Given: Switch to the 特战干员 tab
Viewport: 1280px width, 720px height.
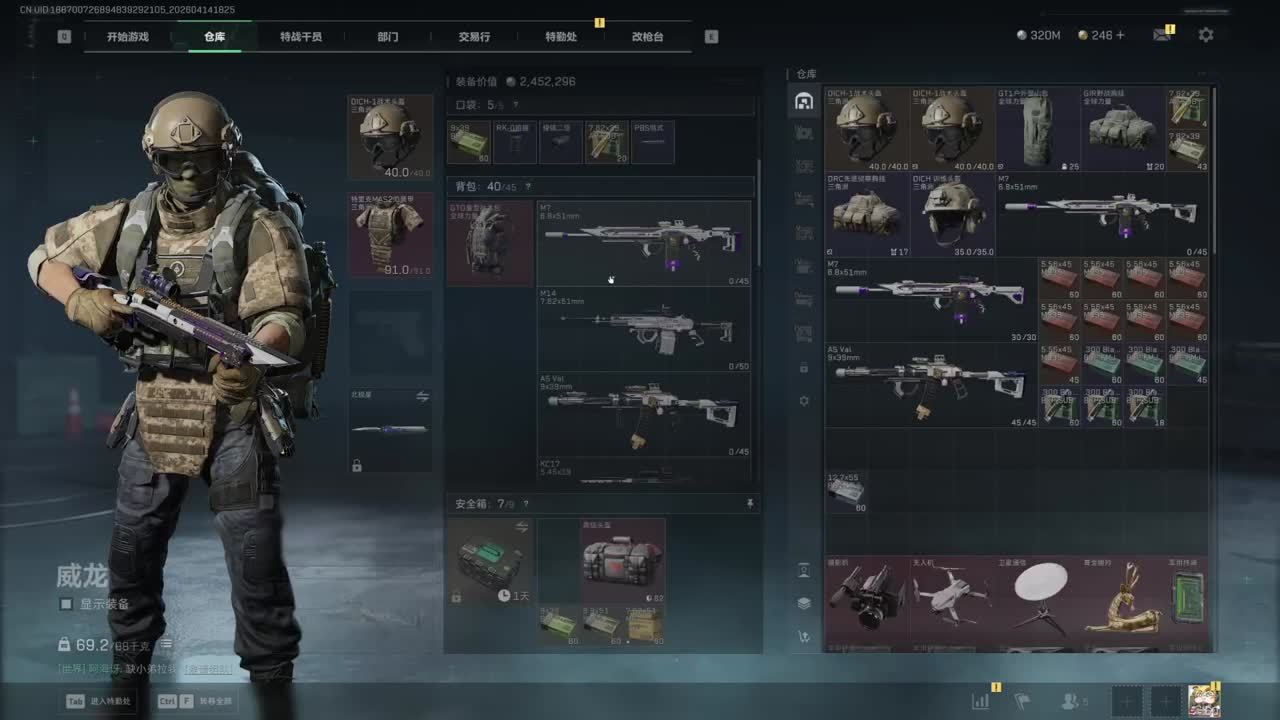Looking at the screenshot, I should [301, 37].
